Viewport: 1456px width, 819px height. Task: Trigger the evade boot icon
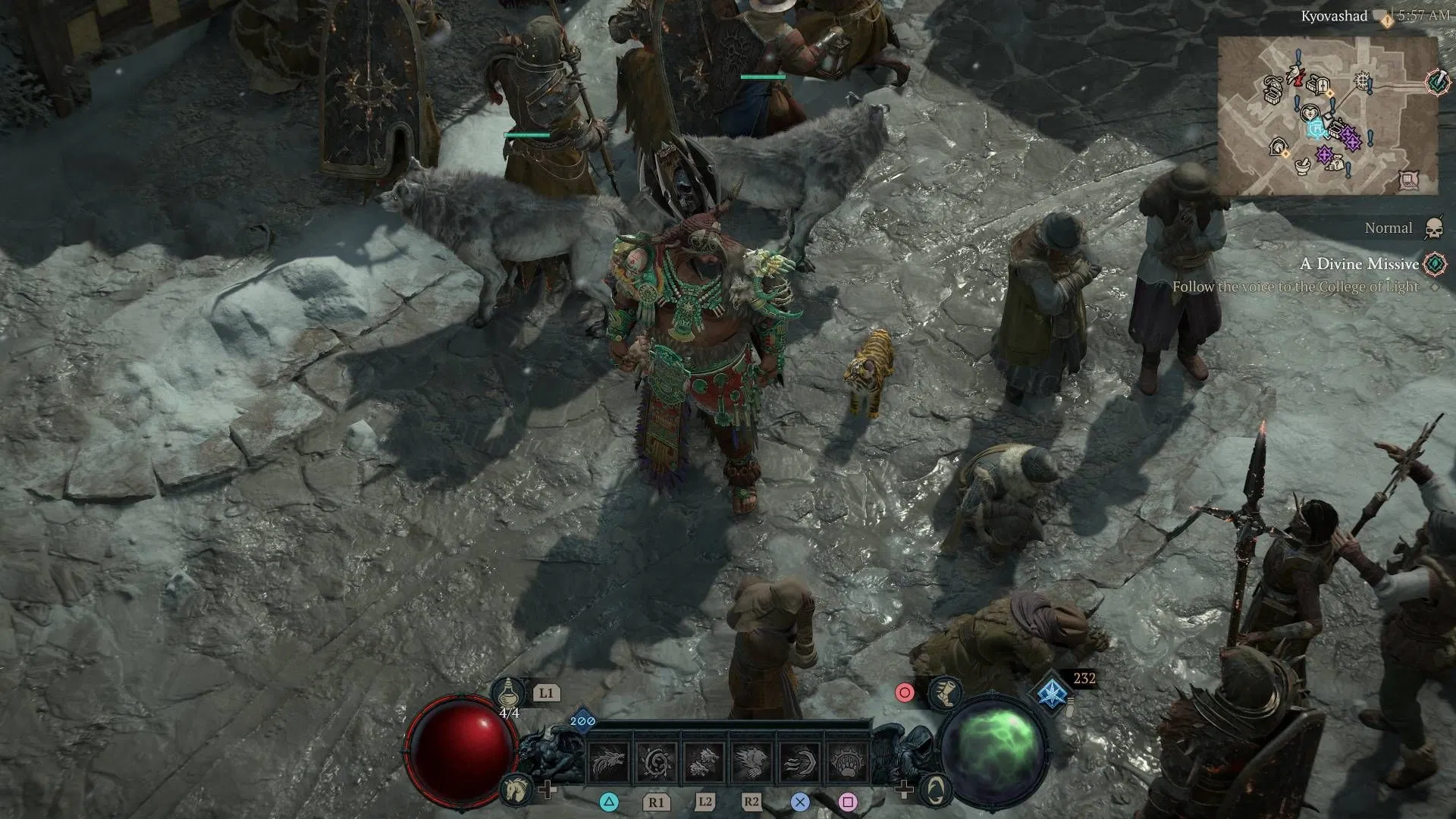click(946, 692)
